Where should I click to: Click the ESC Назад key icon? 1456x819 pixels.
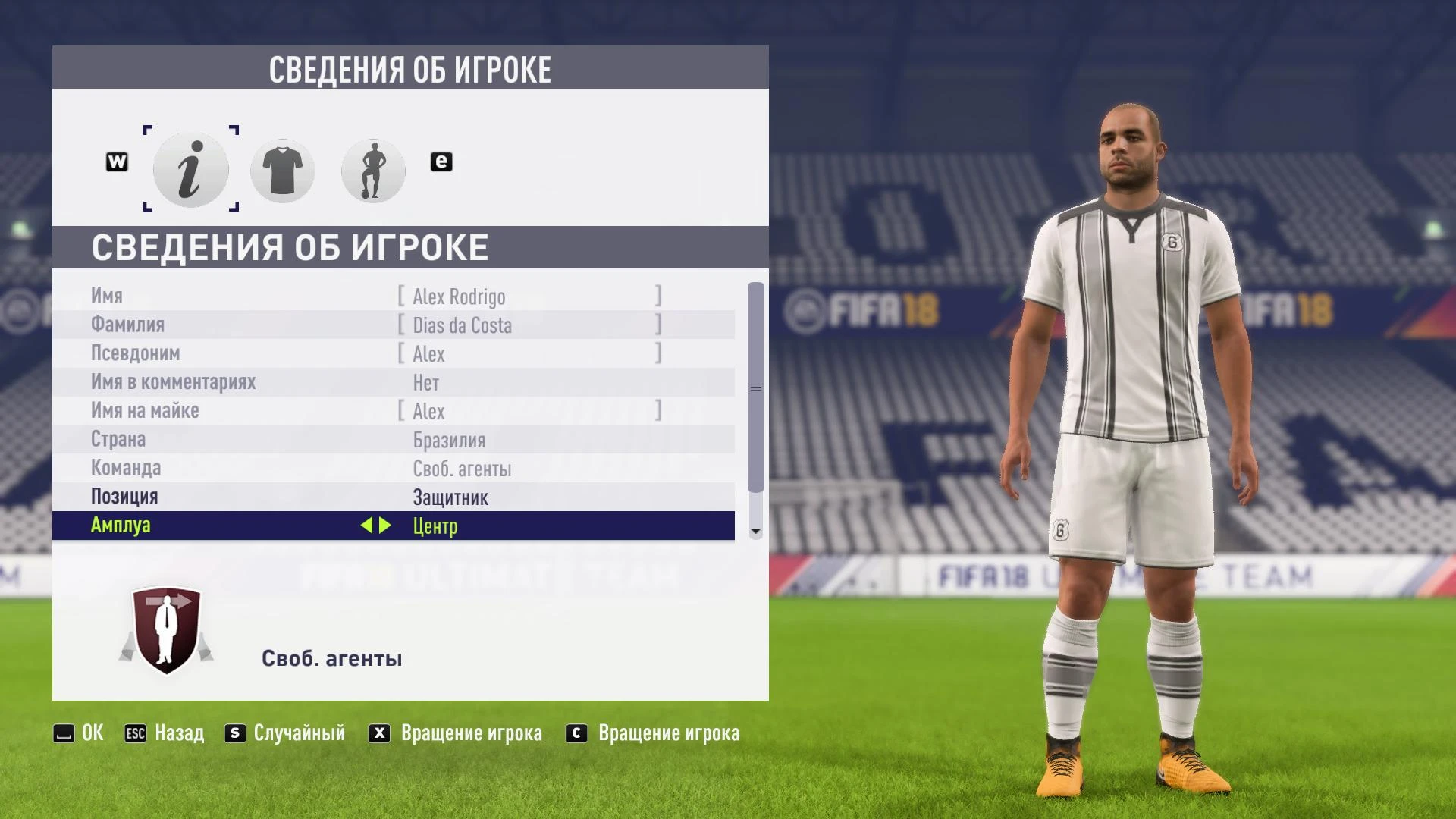tap(135, 733)
